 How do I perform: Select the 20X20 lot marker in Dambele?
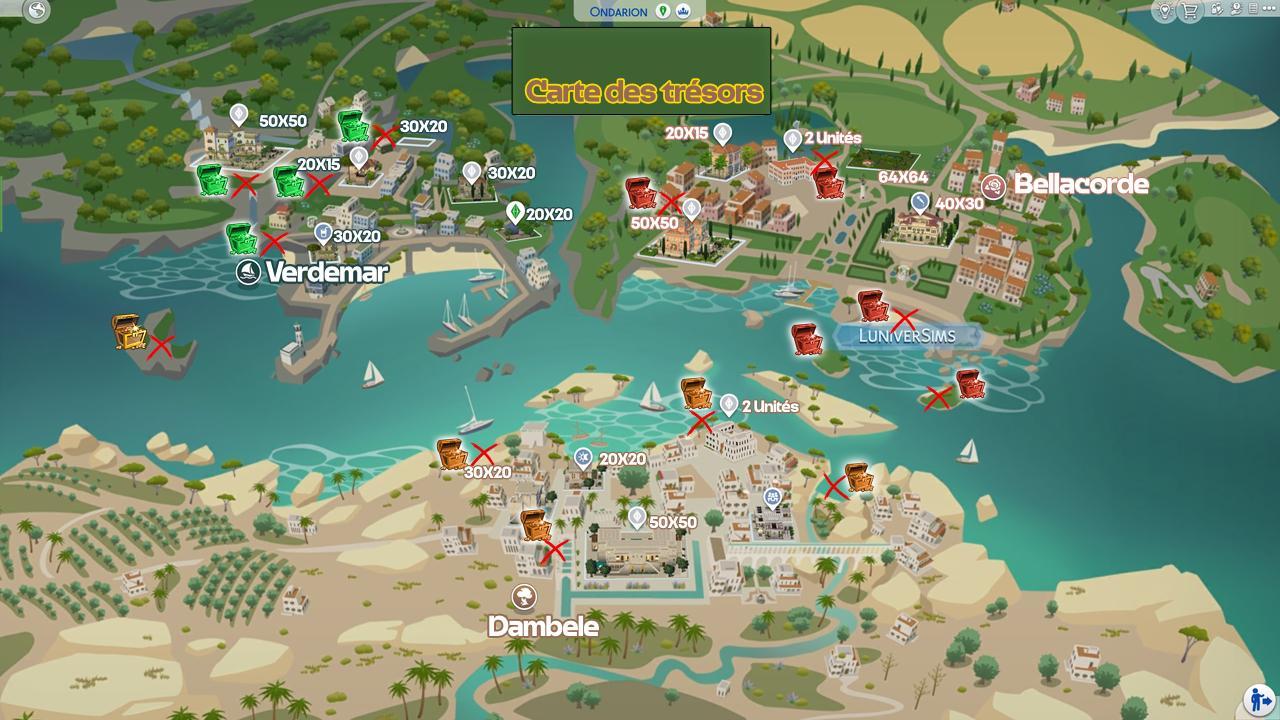click(584, 459)
